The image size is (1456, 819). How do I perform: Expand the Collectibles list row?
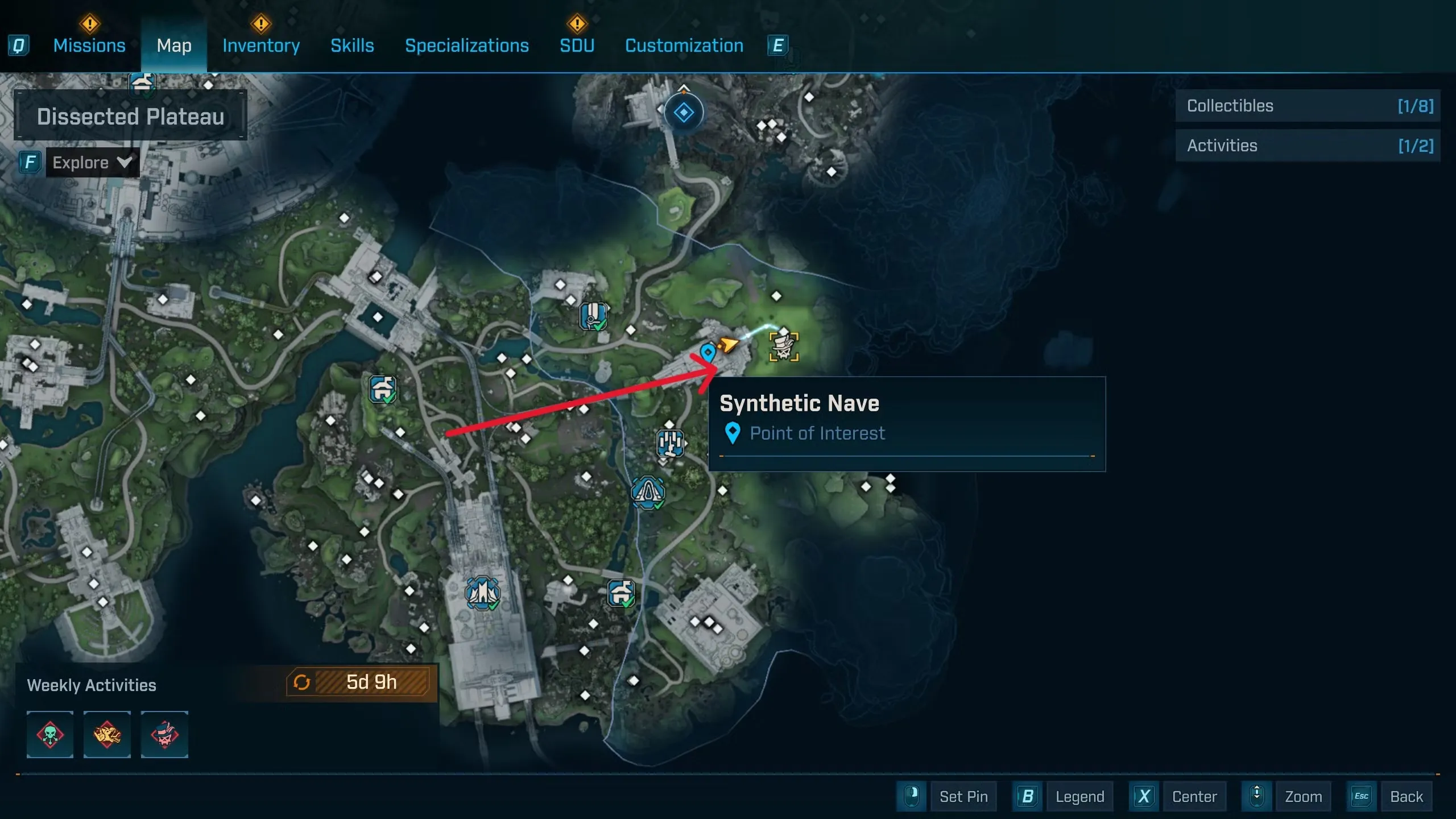(x=1307, y=106)
